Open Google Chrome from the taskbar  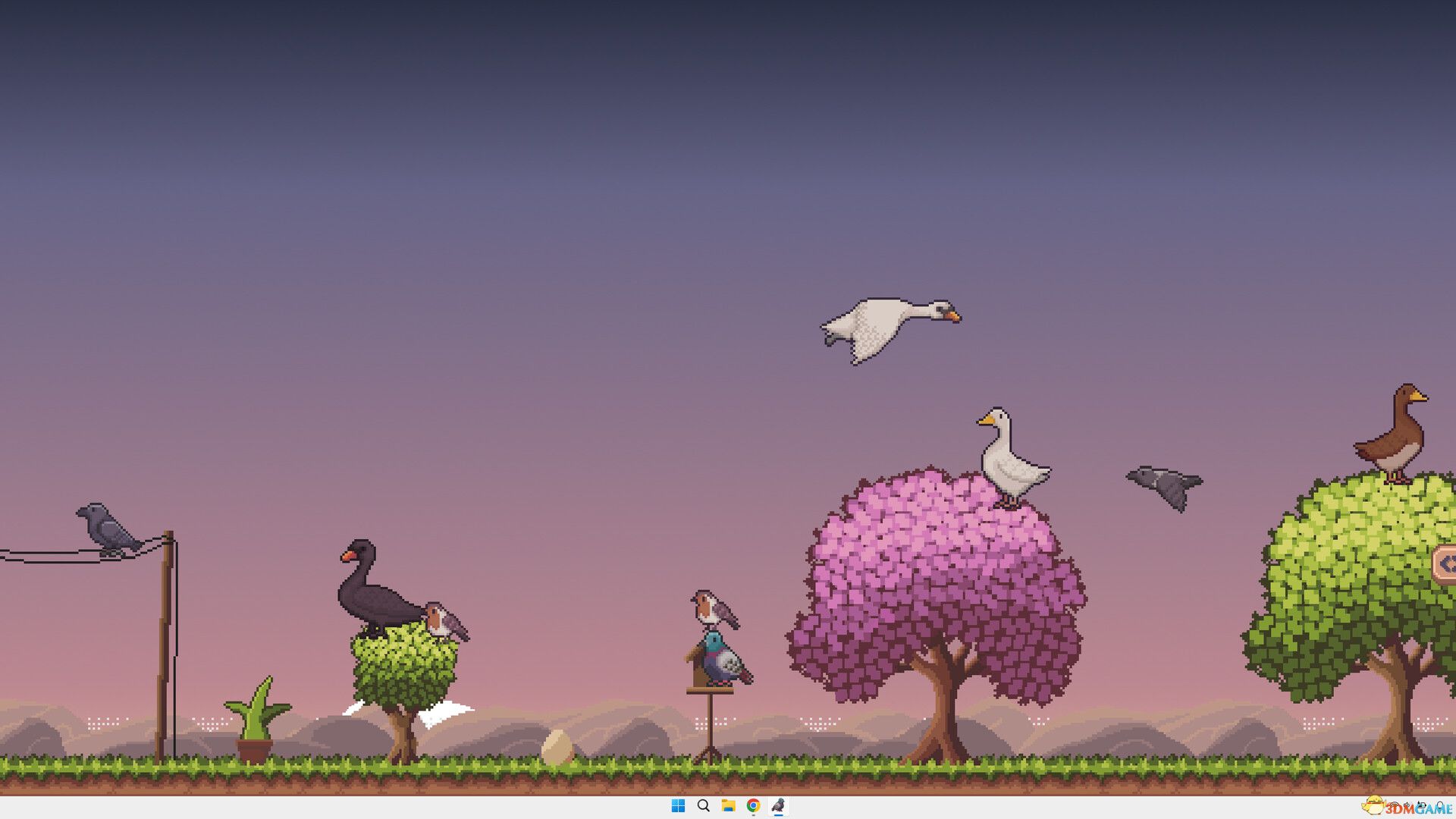(752, 807)
